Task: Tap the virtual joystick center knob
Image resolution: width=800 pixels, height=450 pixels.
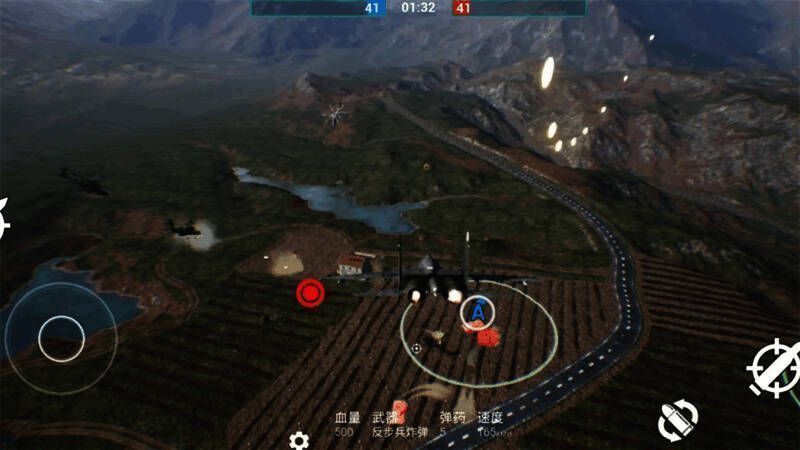Action: [x=62, y=339]
